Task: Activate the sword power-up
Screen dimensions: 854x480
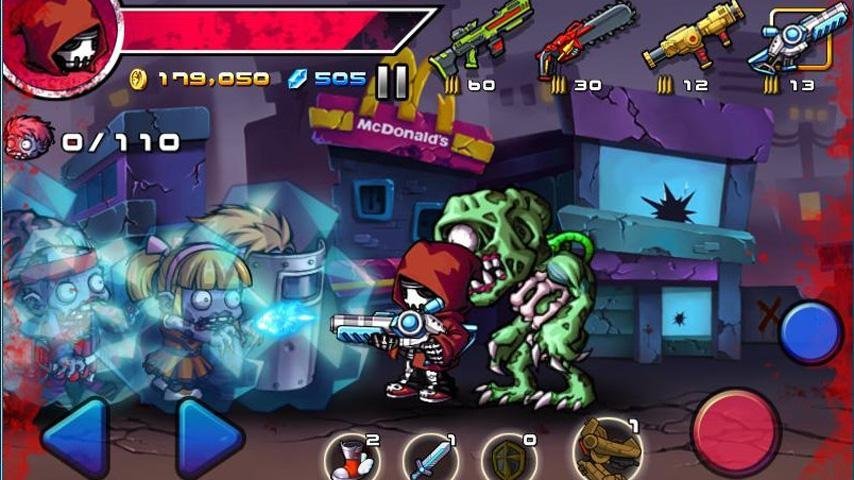Action: click(x=430, y=458)
